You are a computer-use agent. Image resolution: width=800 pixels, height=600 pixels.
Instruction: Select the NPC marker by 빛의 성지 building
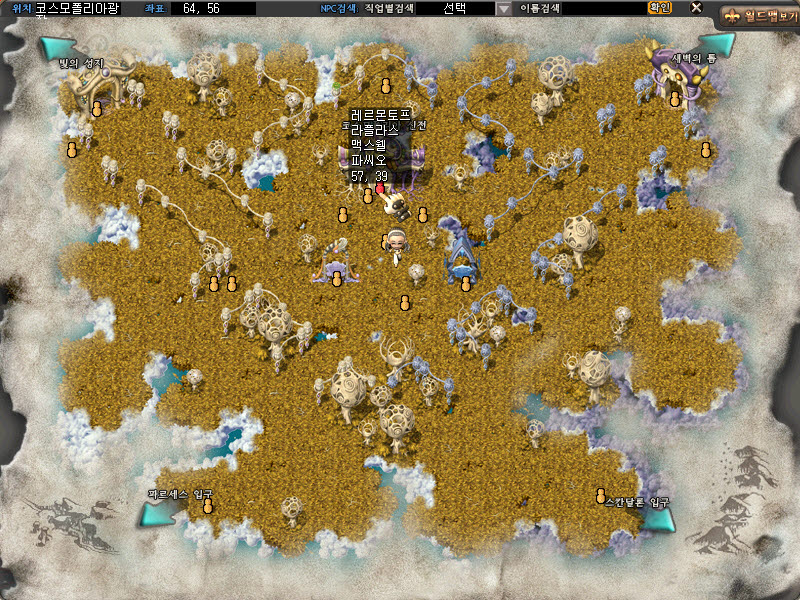tap(97, 109)
